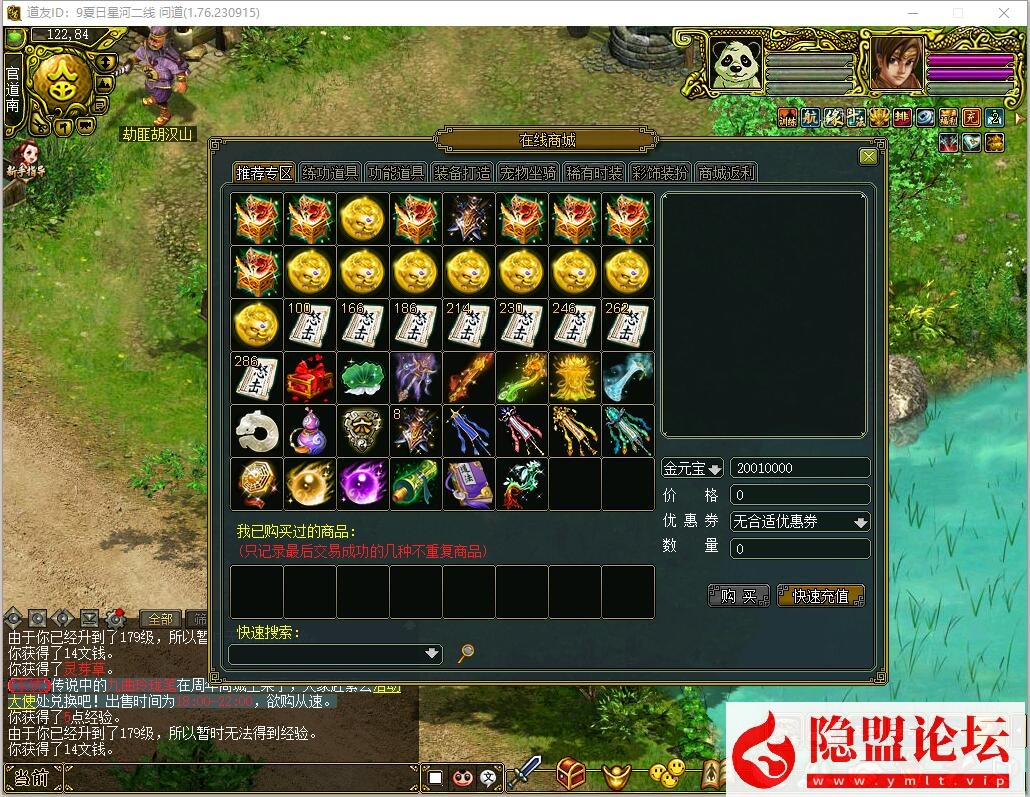Click the 购买 purchase button

(739, 596)
